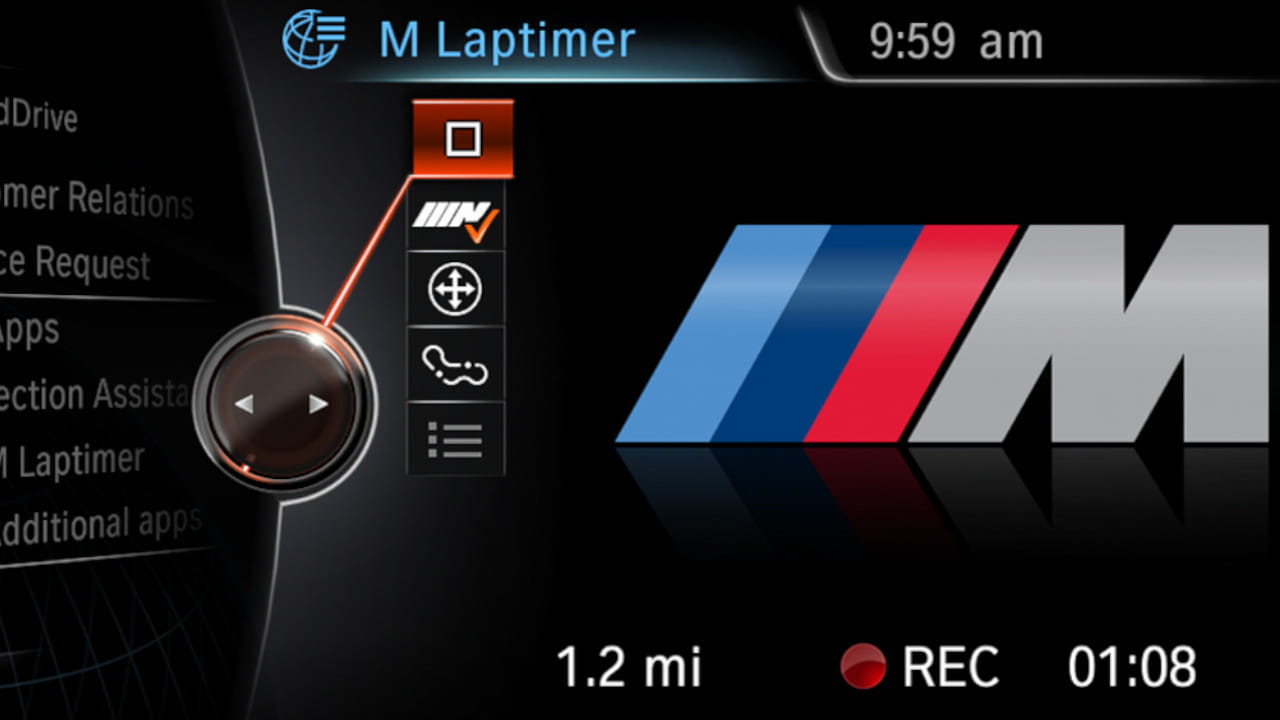
Task: Open the lap list icon
Action: click(456, 440)
